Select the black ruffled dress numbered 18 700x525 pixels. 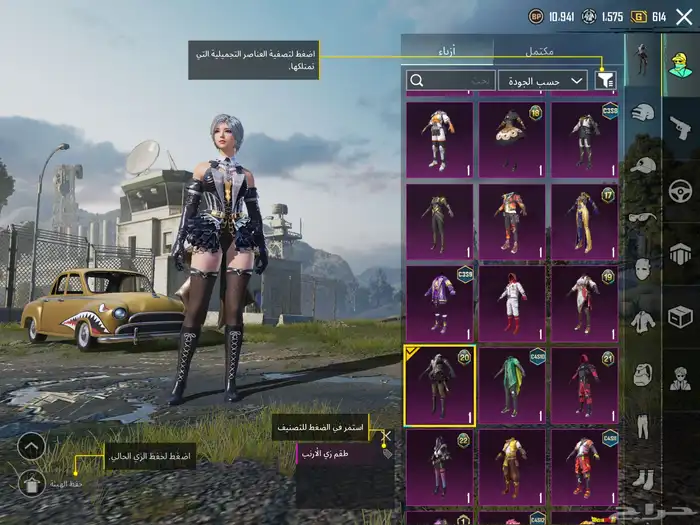(x=511, y=140)
